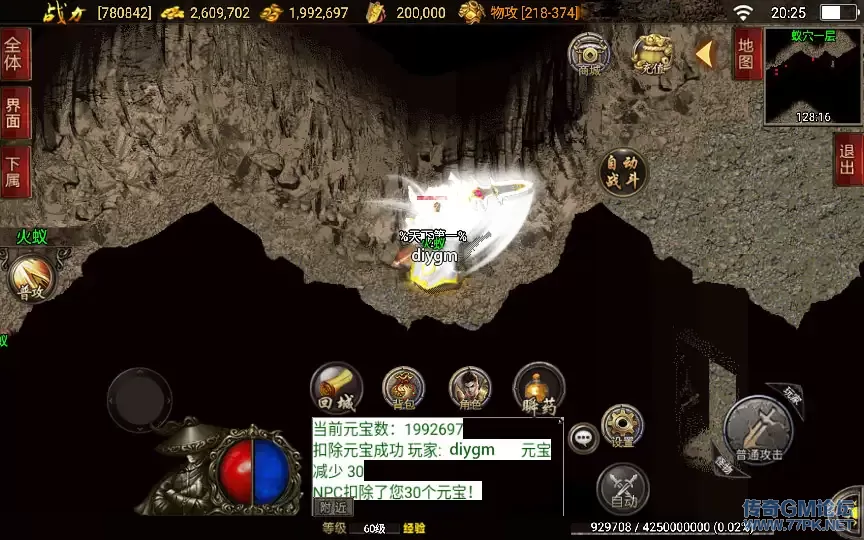Switch chat channel with 附近 button

coord(330,507)
